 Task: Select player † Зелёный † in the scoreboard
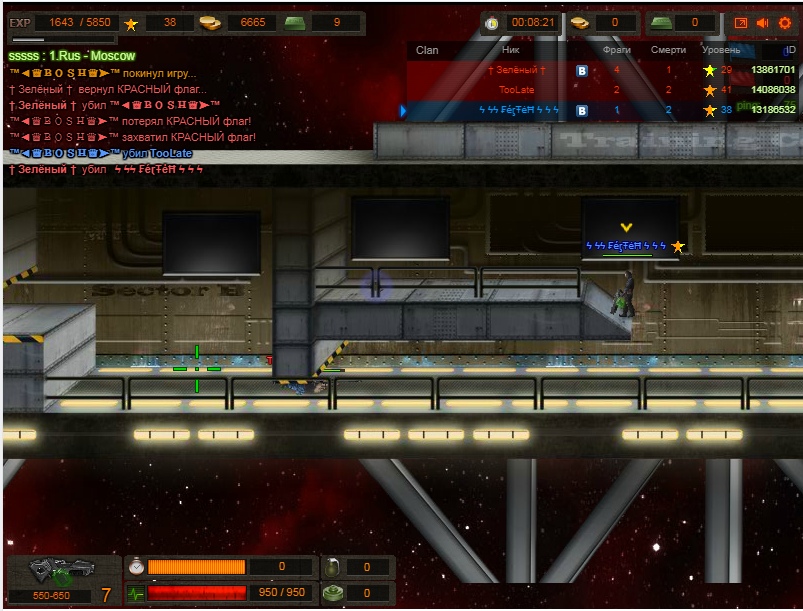point(516,70)
